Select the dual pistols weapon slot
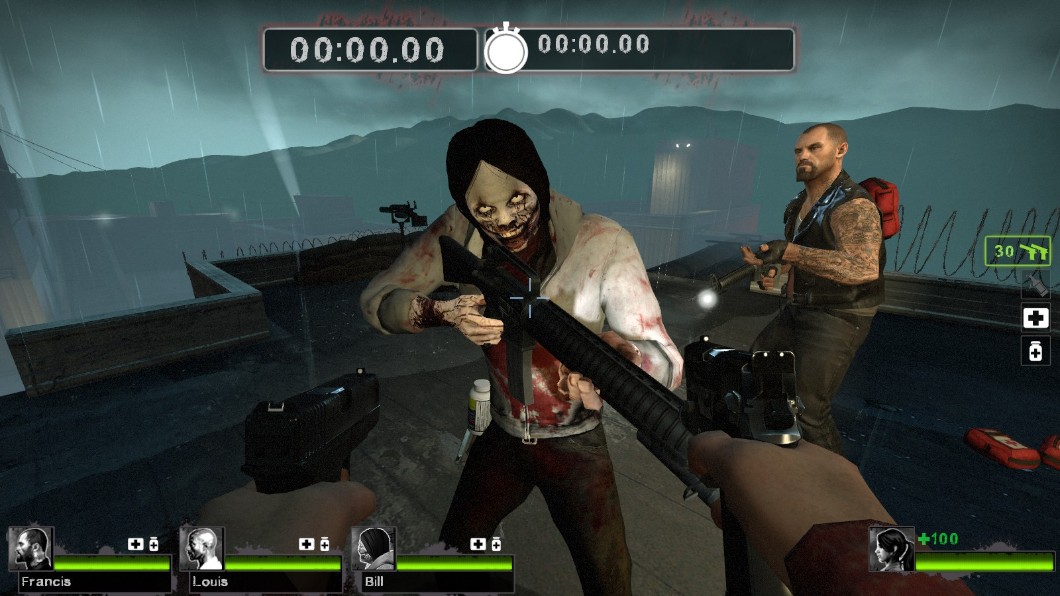This screenshot has height=596, width=1060. click(x=1018, y=251)
